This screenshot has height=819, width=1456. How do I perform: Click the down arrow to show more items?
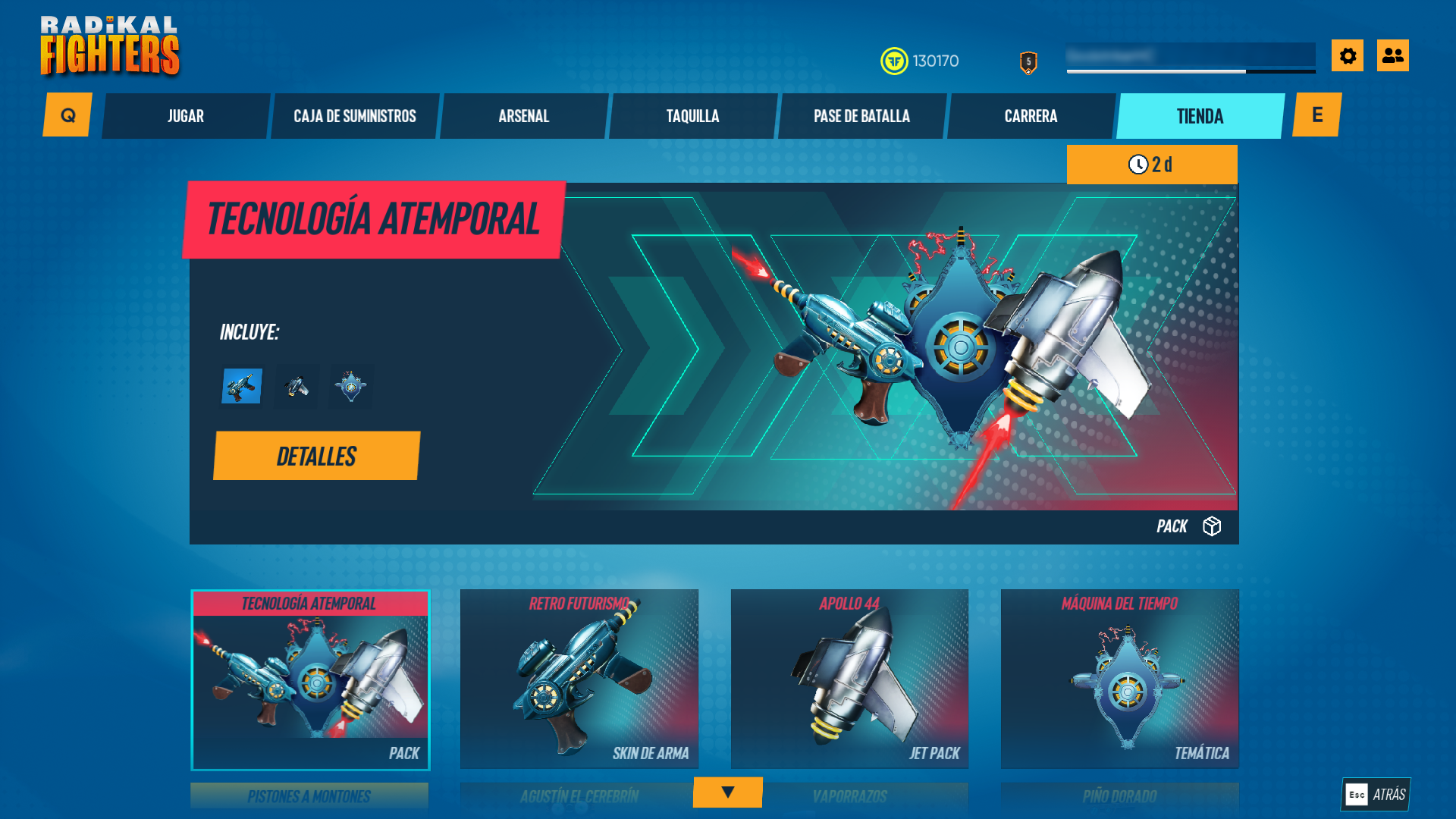pyautogui.click(x=727, y=792)
